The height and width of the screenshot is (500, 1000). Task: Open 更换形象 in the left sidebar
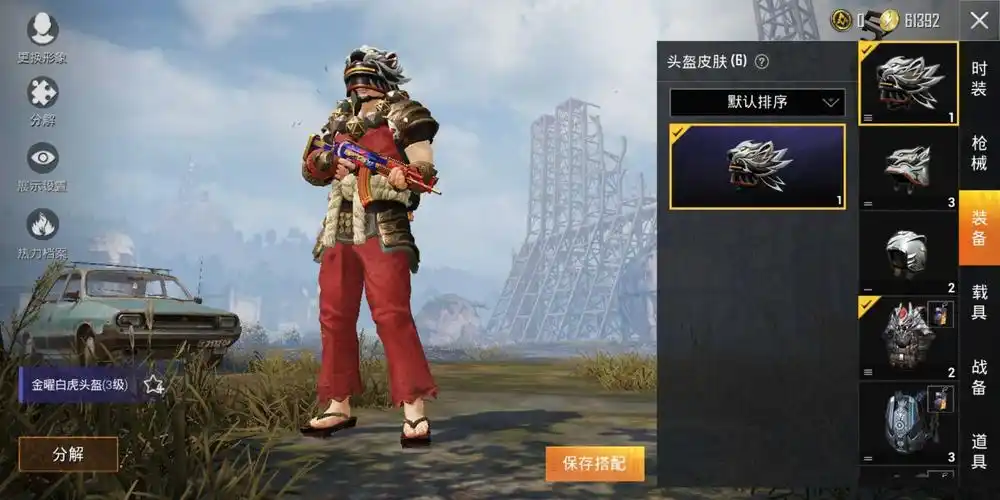tap(42, 37)
